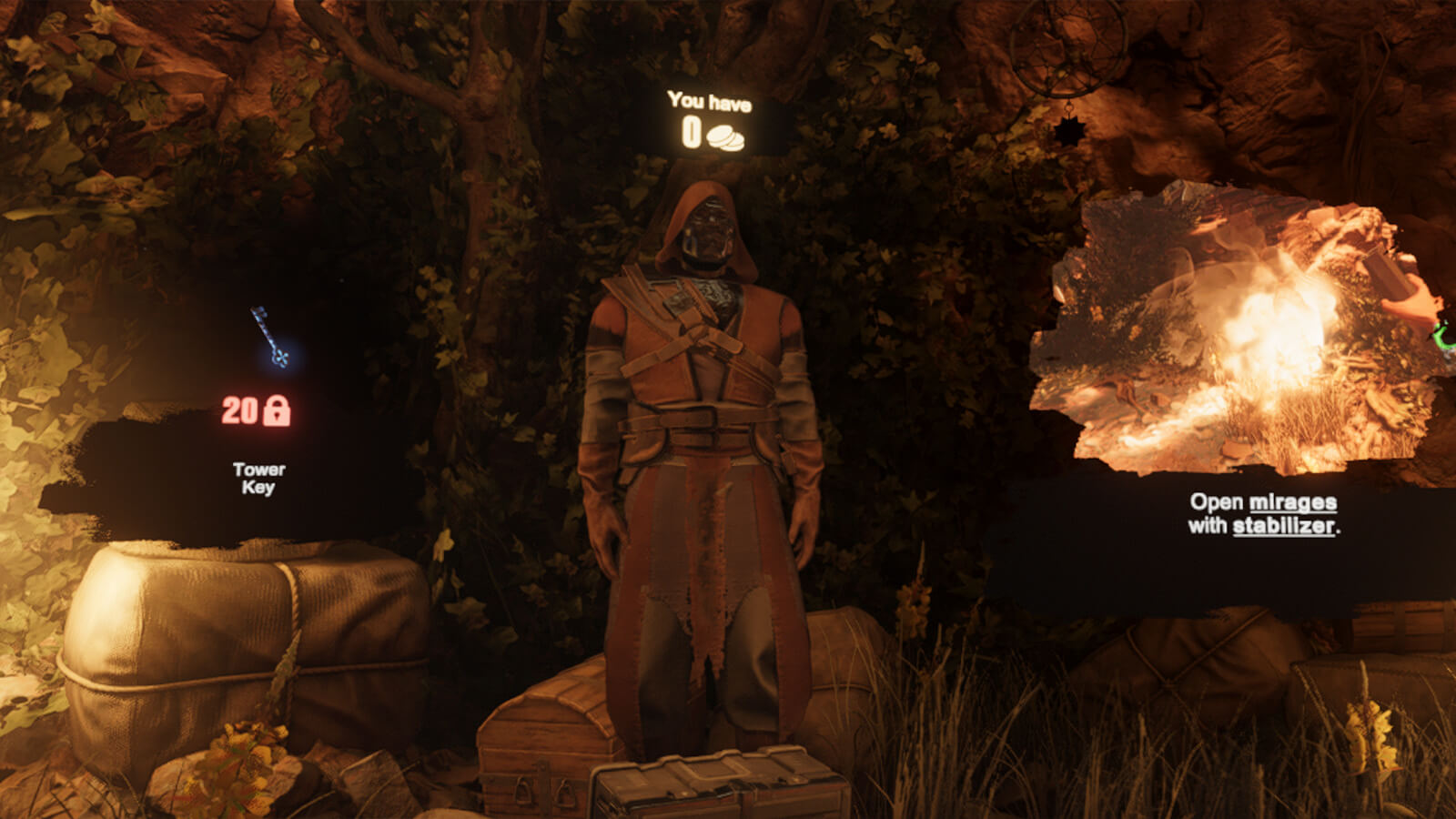
Task: Click the underlined 'mirages' link
Action: (1291, 501)
